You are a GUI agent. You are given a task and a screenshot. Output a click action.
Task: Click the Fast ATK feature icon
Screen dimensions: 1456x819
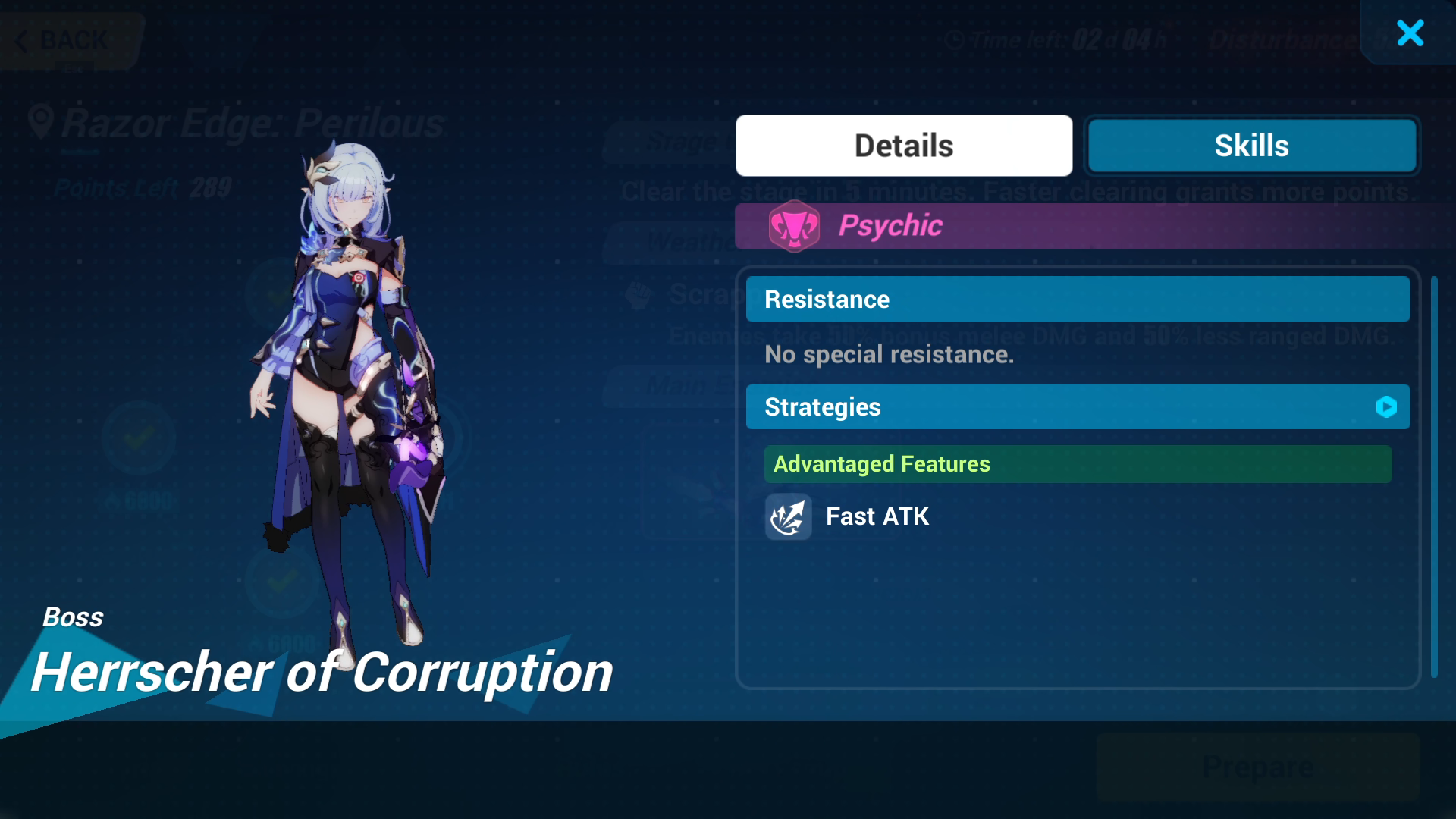(788, 517)
